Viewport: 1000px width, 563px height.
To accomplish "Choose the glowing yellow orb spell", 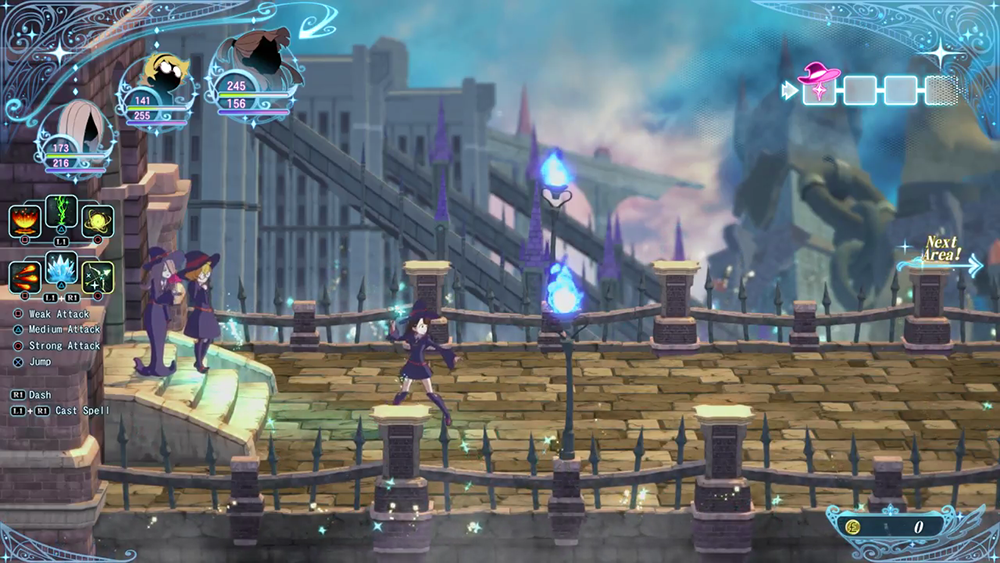I will (98, 221).
